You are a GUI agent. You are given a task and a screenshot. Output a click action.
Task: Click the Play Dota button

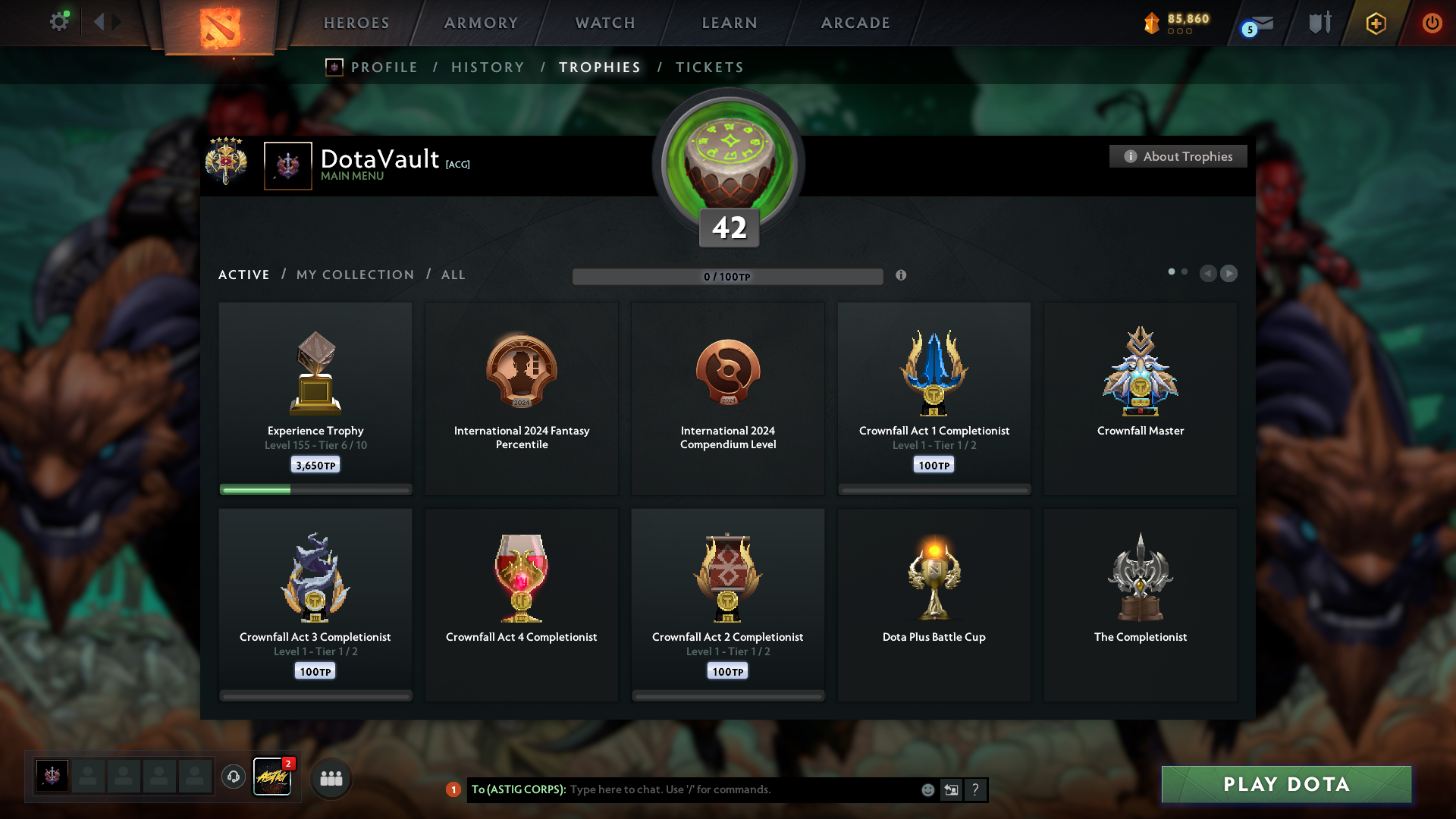(1286, 784)
